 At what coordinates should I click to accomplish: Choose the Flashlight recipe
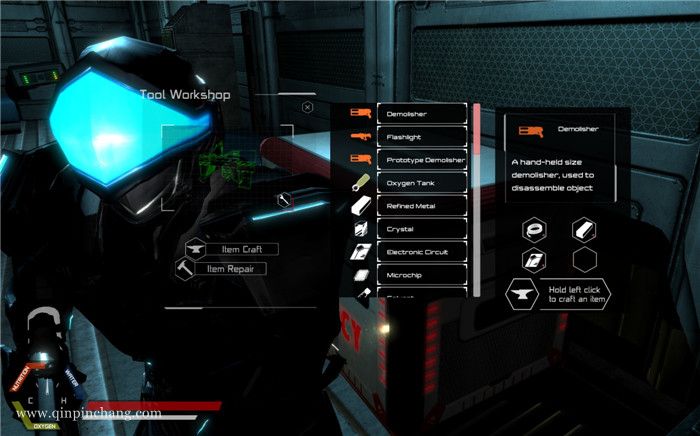point(422,136)
